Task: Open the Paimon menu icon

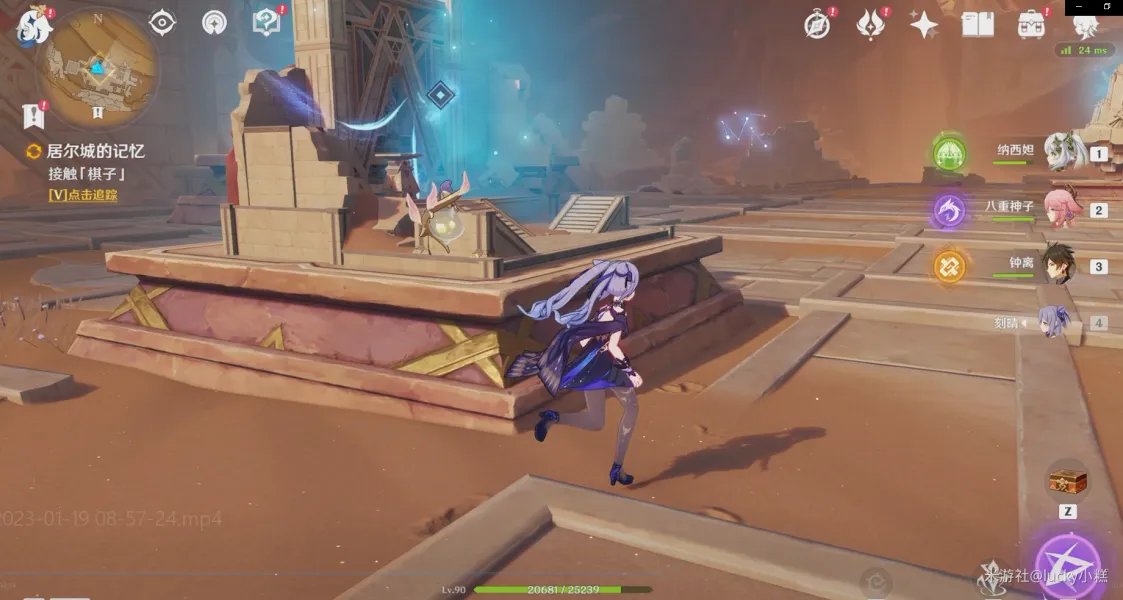Action: (x=32, y=25)
